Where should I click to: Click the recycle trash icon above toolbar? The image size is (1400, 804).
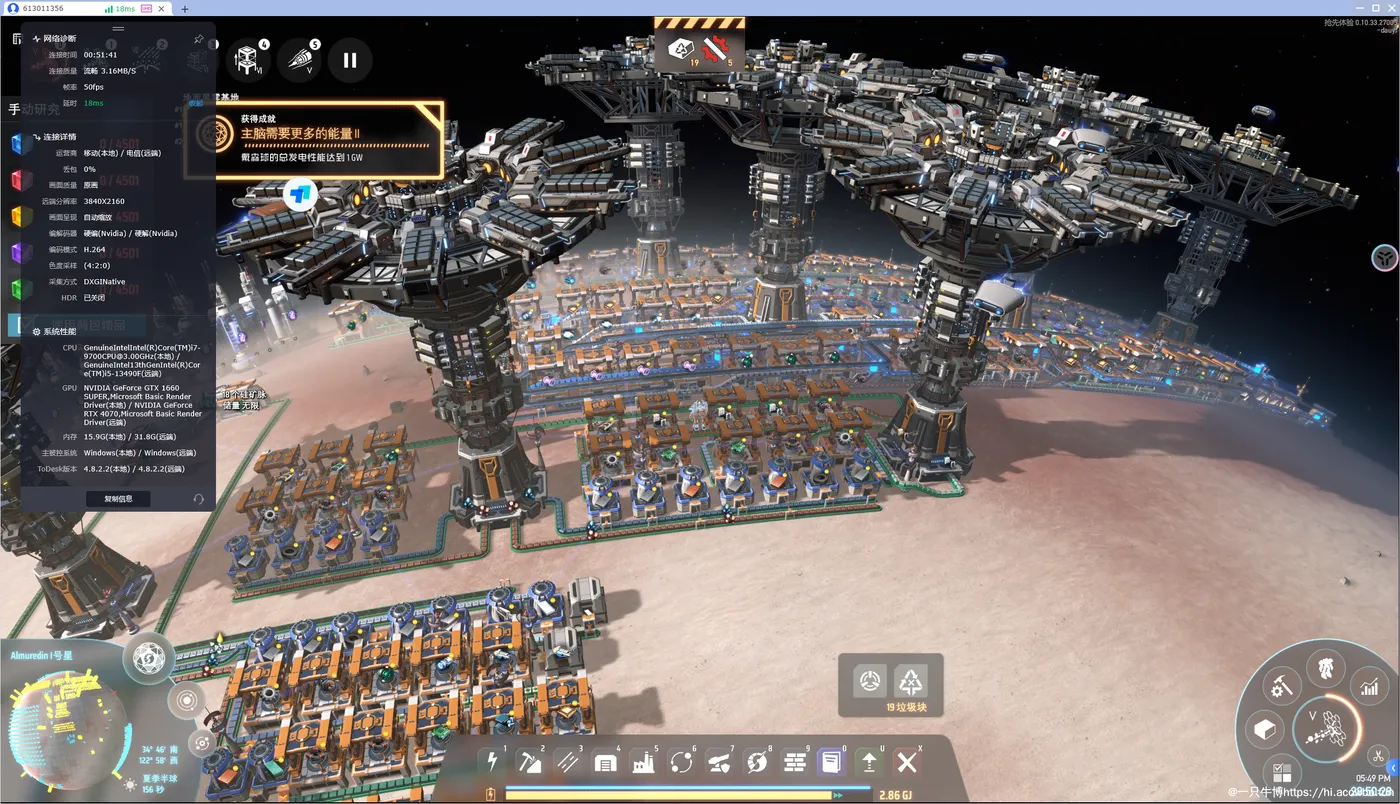(911, 682)
